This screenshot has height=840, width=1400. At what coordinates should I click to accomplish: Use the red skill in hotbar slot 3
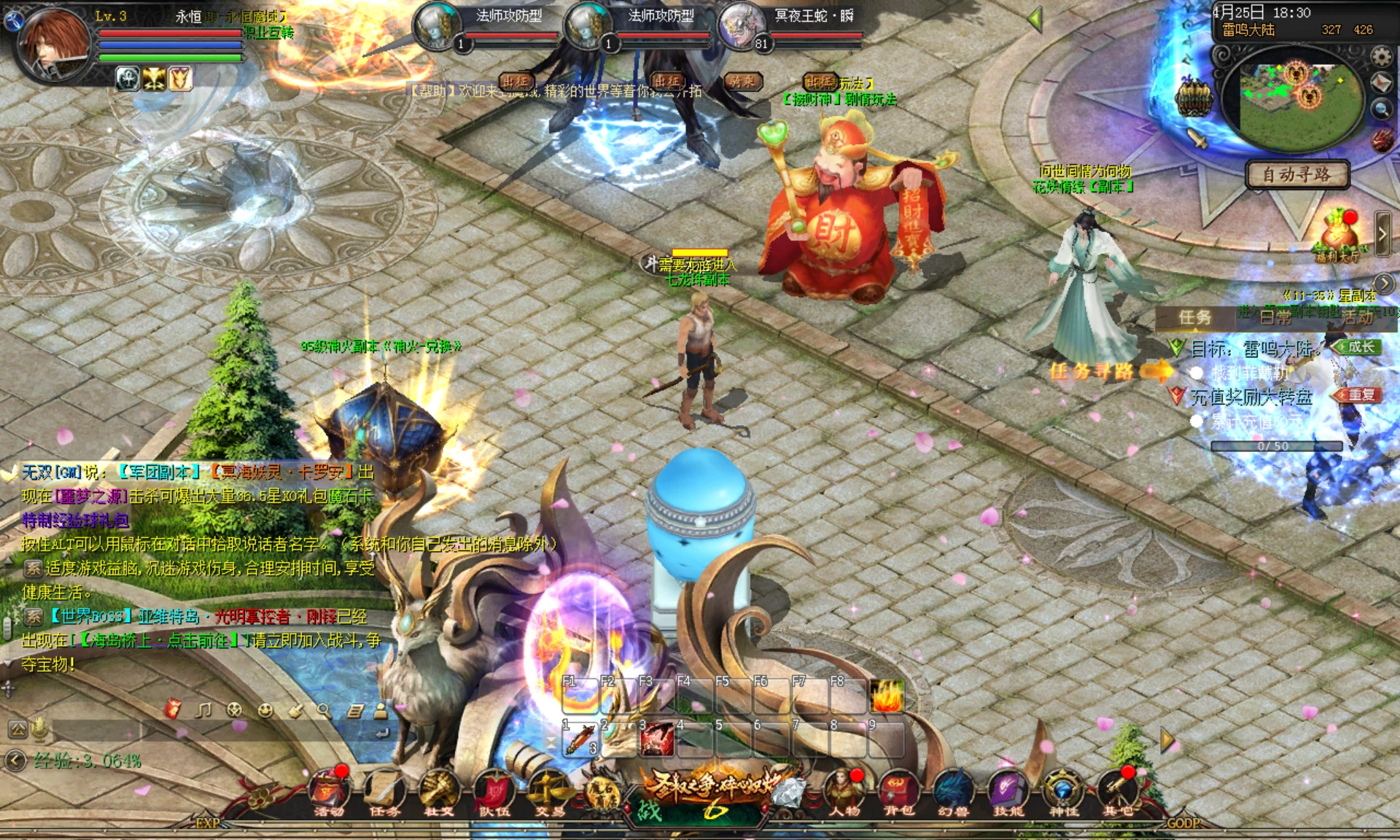(656, 739)
